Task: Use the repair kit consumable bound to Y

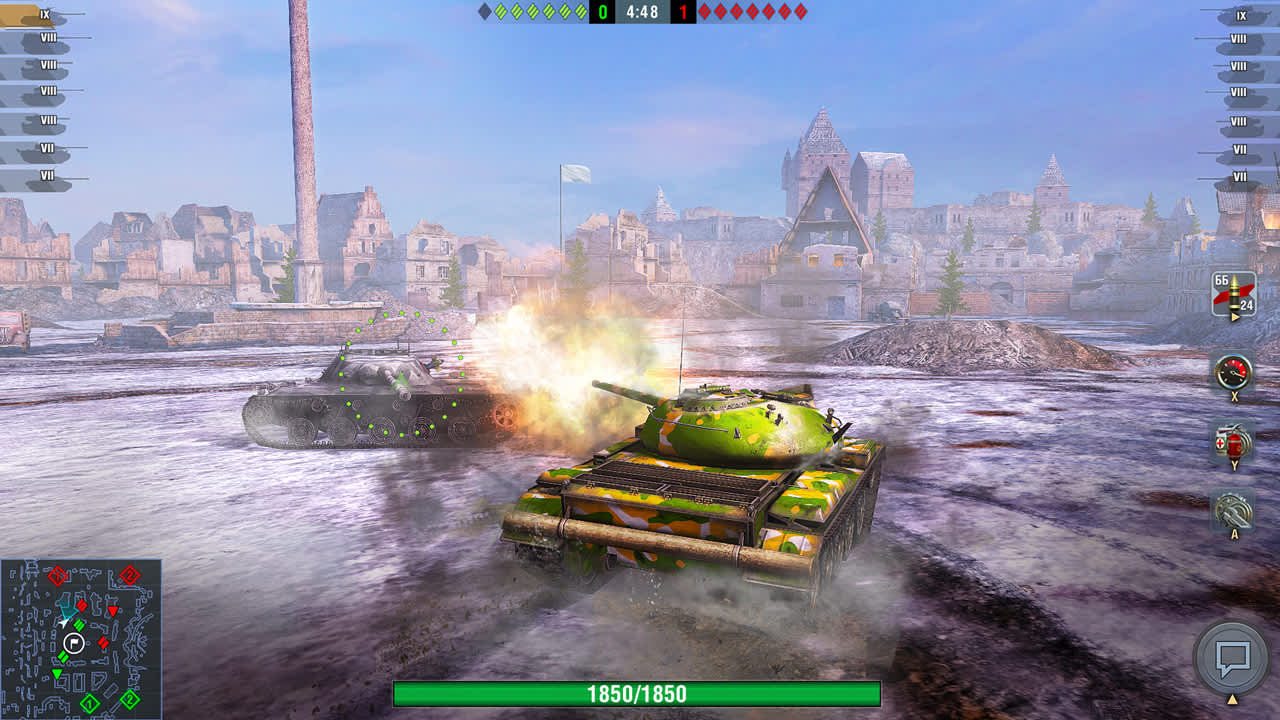Action: 1232,440
